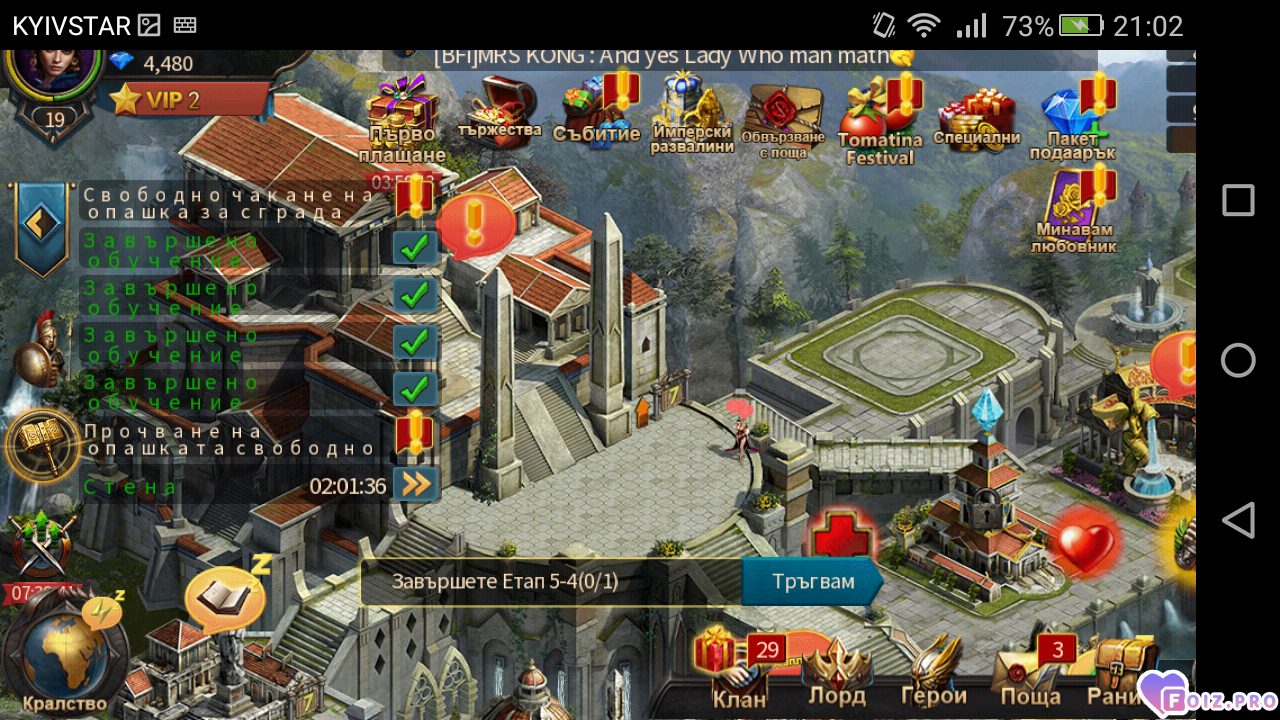Open the Лорд menu
This screenshot has height=720, width=1280.
click(x=836, y=670)
